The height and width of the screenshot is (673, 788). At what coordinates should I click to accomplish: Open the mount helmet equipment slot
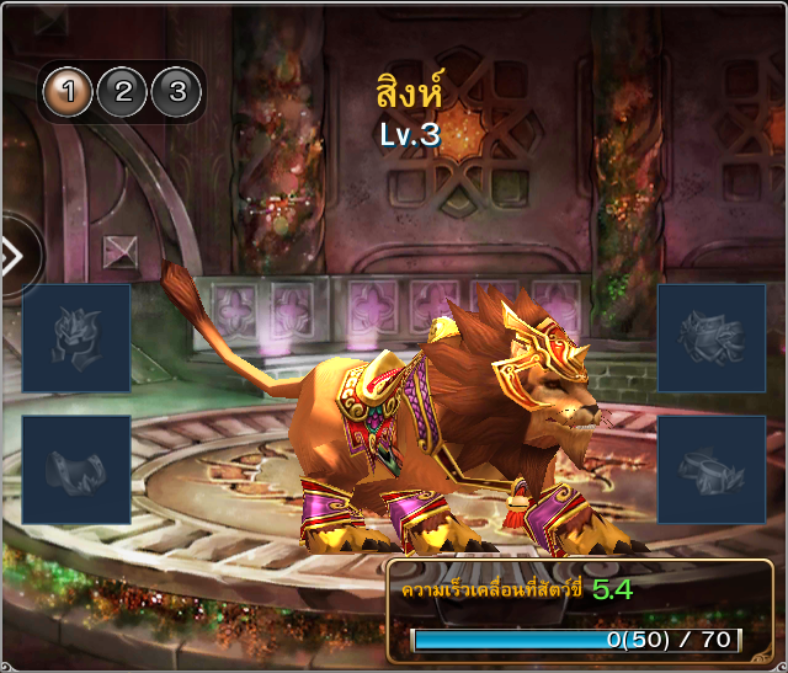[x=76, y=338]
